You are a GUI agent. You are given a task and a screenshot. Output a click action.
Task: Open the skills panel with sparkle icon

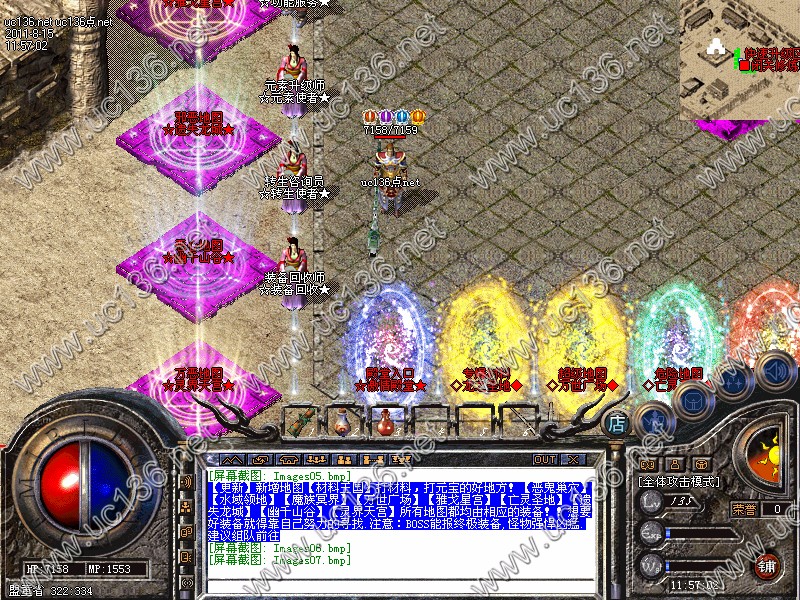pyautogui.click(x=736, y=382)
